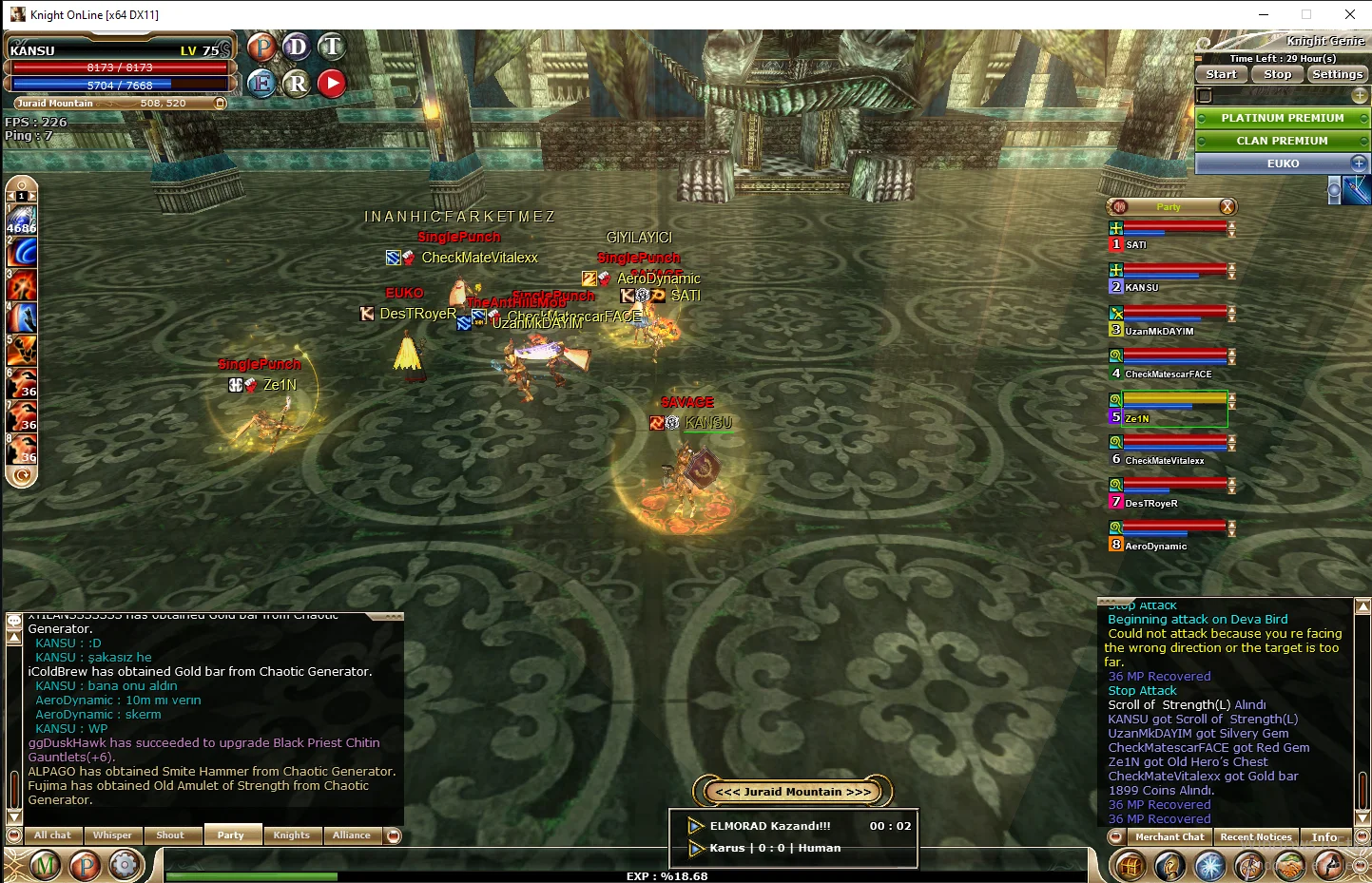Screen dimensions: 1372x883
Task: Select party member AeroDynamic
Action: click(x=1155, y=547)
